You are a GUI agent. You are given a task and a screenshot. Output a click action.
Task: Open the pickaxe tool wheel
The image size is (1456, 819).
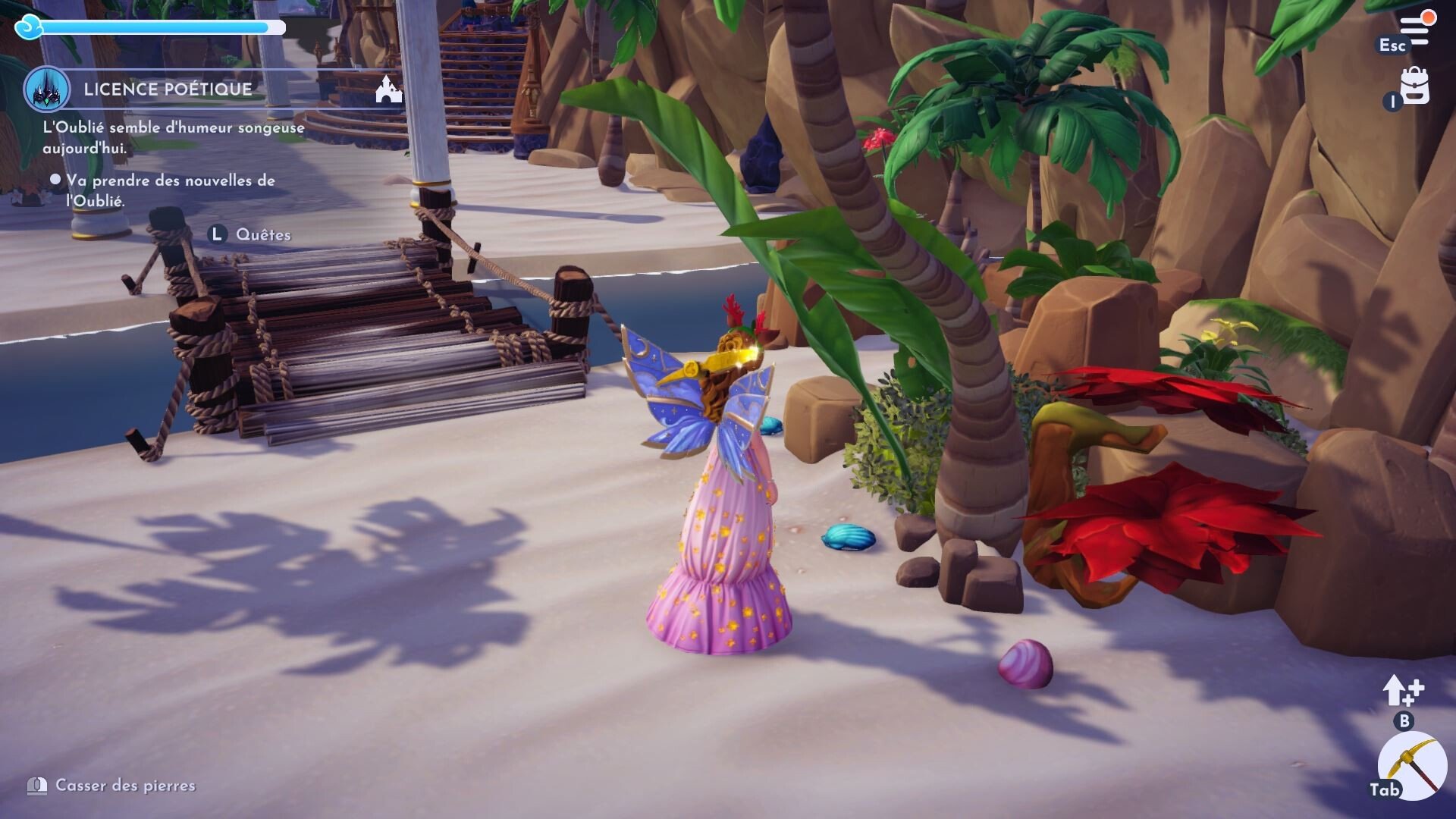pos(1407,764)
